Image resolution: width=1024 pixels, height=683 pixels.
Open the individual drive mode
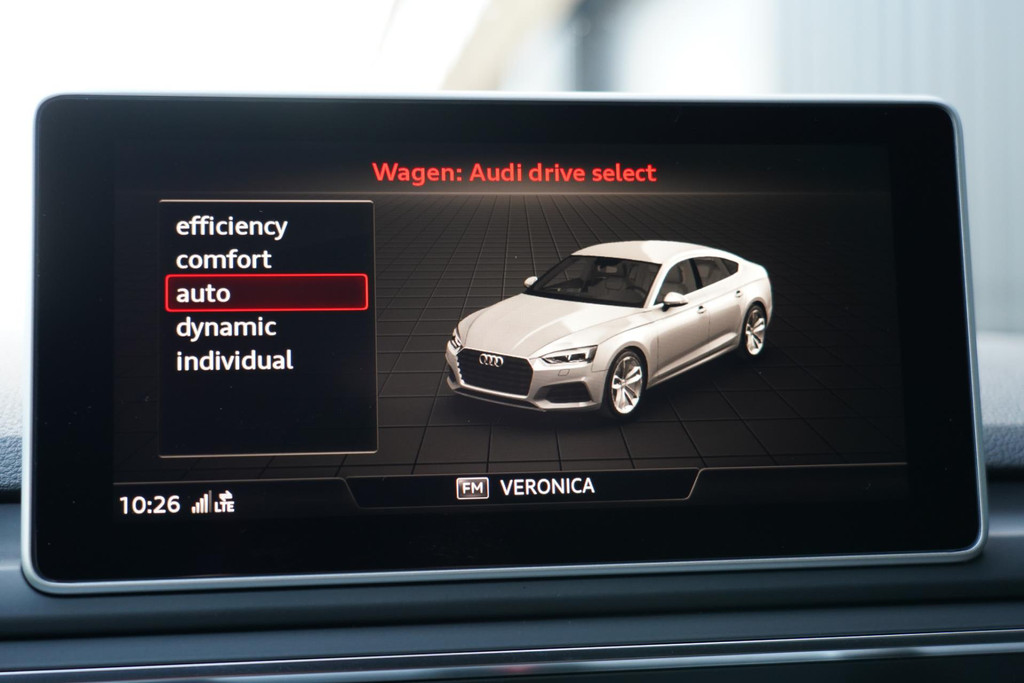pyautogui.click(x=234, y=361)
